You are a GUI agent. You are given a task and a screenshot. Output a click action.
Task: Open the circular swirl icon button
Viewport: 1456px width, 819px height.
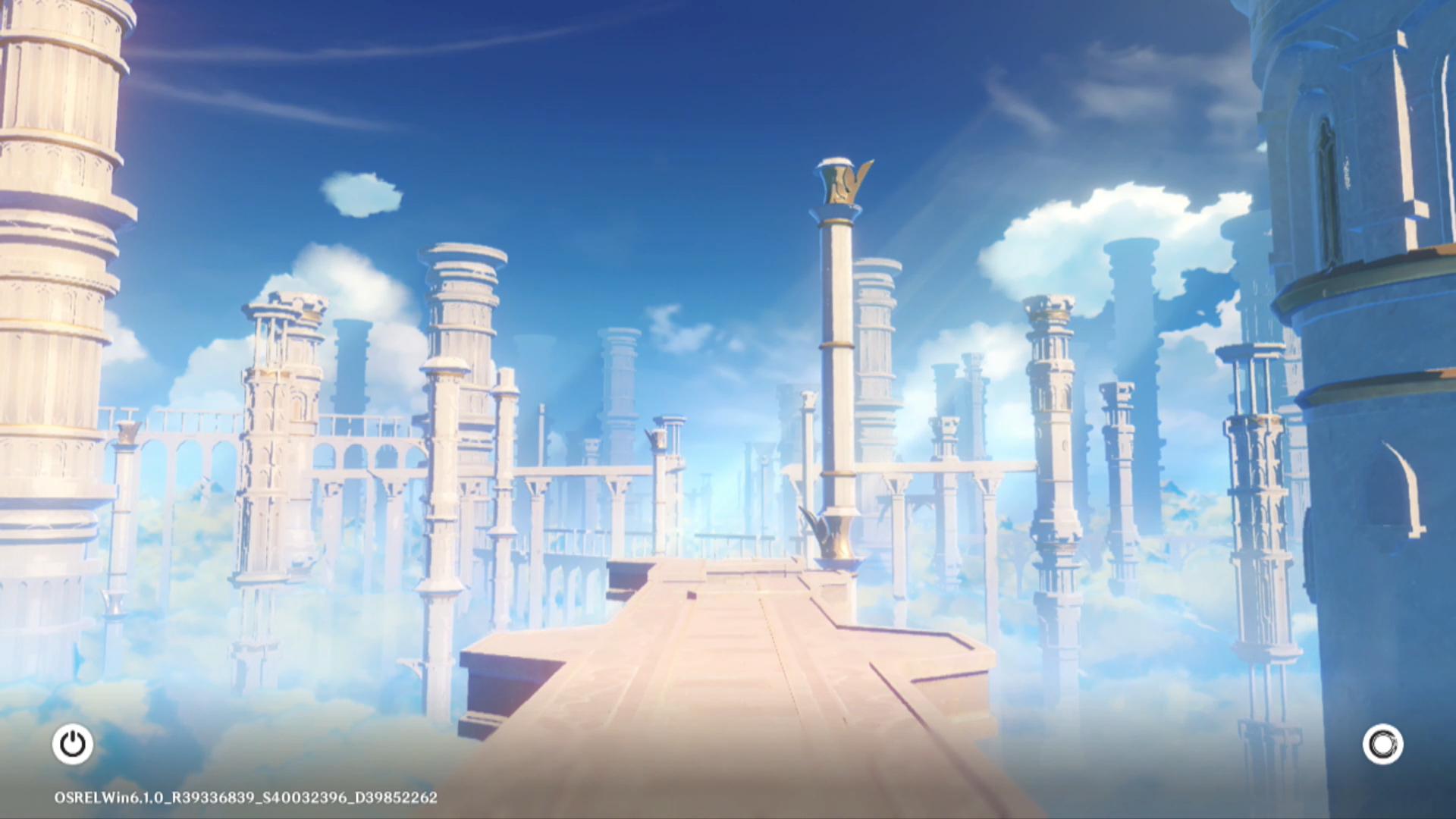pos(1382,744)
